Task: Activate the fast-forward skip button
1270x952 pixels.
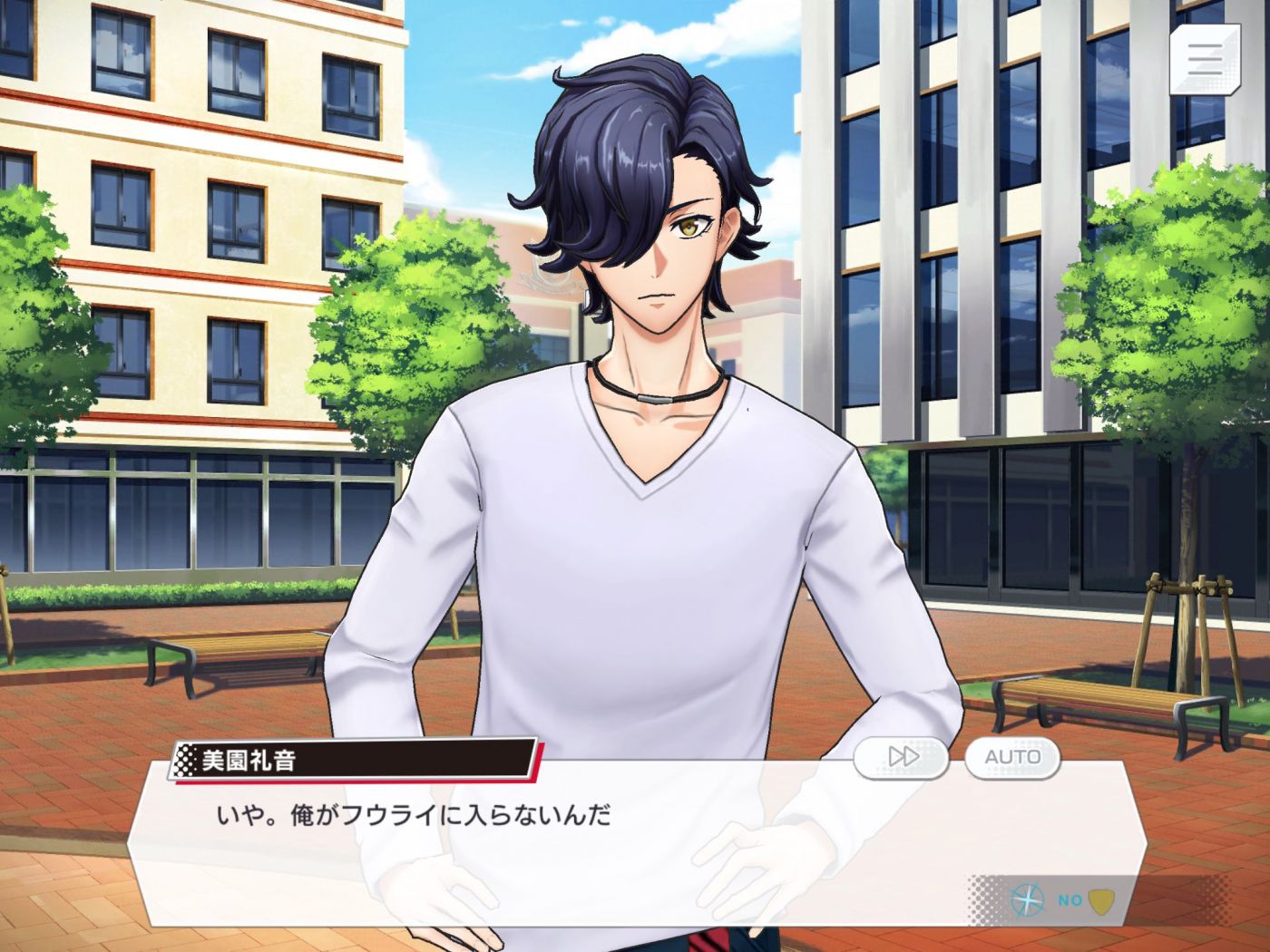Action: point(903,757)
